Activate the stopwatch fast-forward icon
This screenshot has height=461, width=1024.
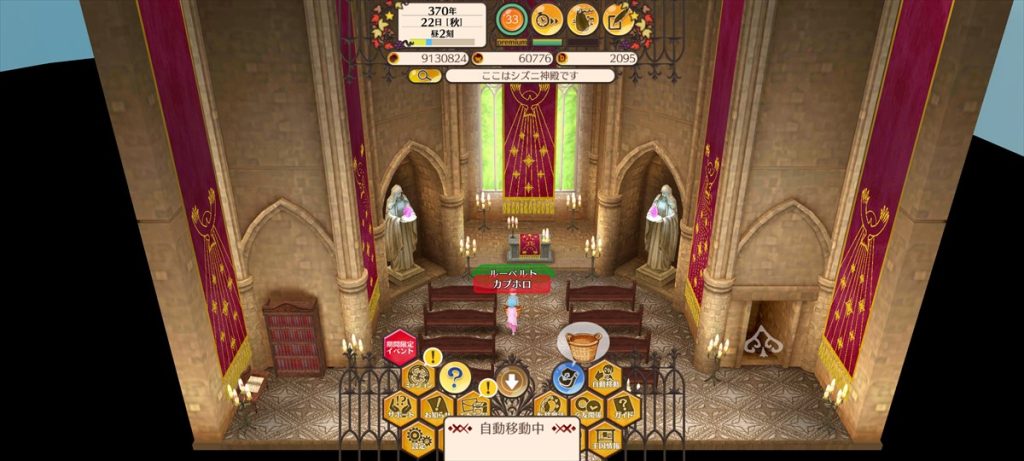[546, 19]
